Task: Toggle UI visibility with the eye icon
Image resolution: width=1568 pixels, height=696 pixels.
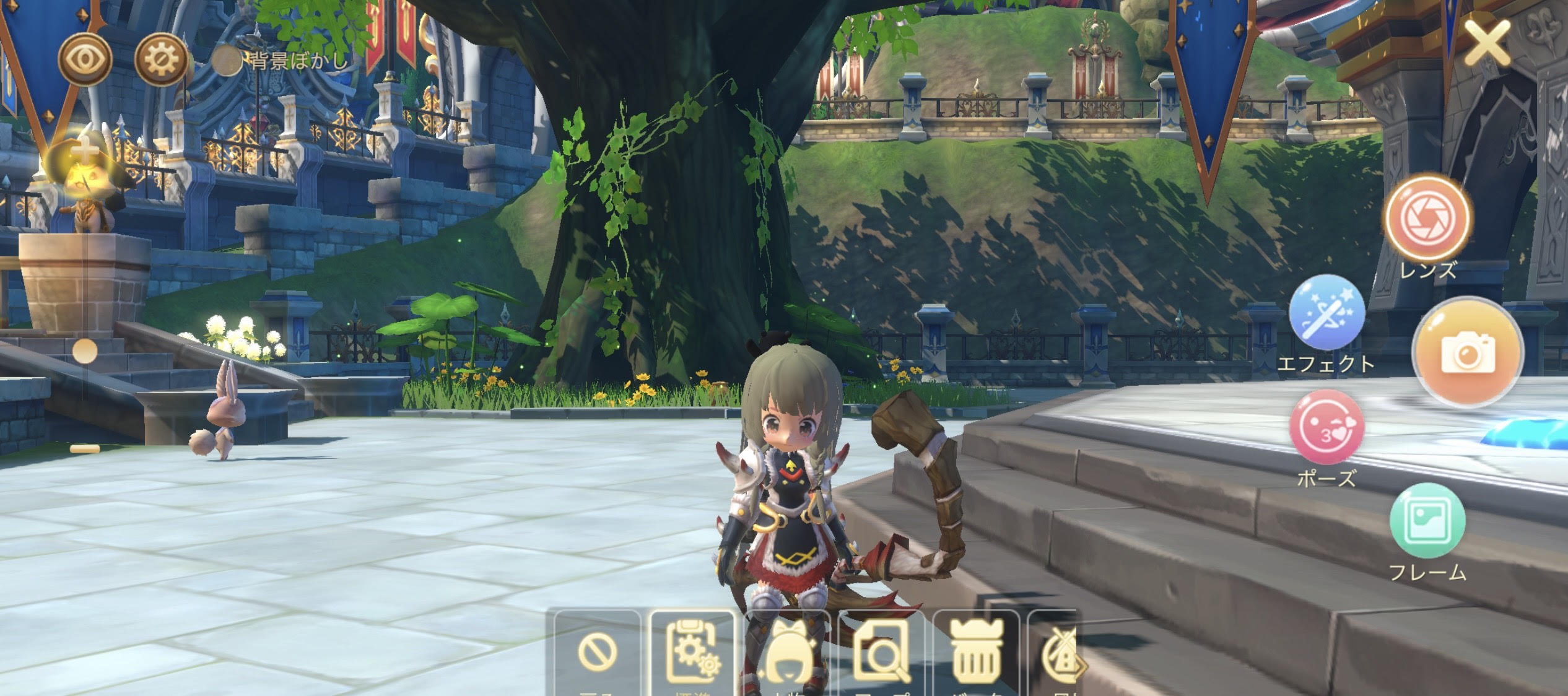Action: pyautogui.click(x=85, y=58)
